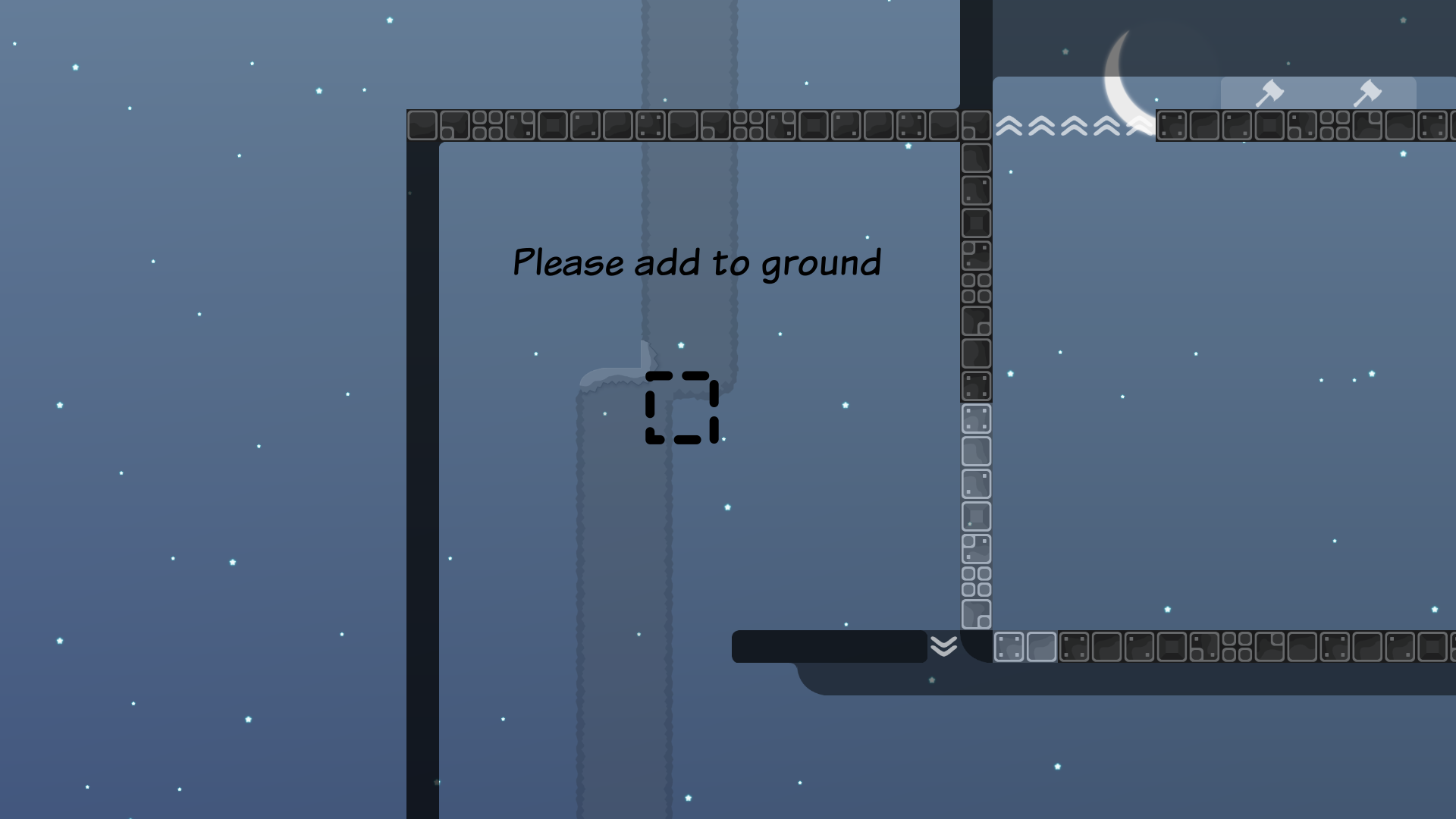Click the 'Please add to ground' text
Viewport: 1456px width, 819px height.
(698, 263)
